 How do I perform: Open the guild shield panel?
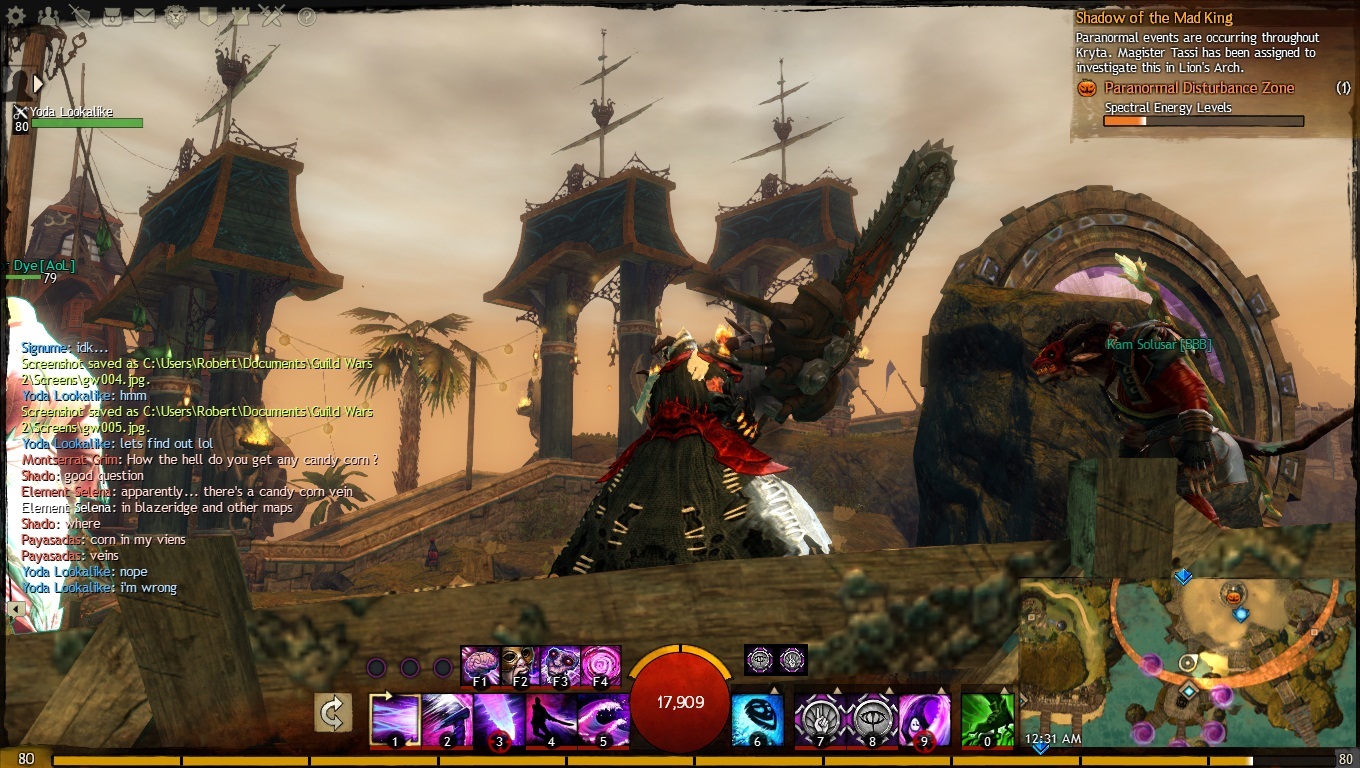[209, 16]
